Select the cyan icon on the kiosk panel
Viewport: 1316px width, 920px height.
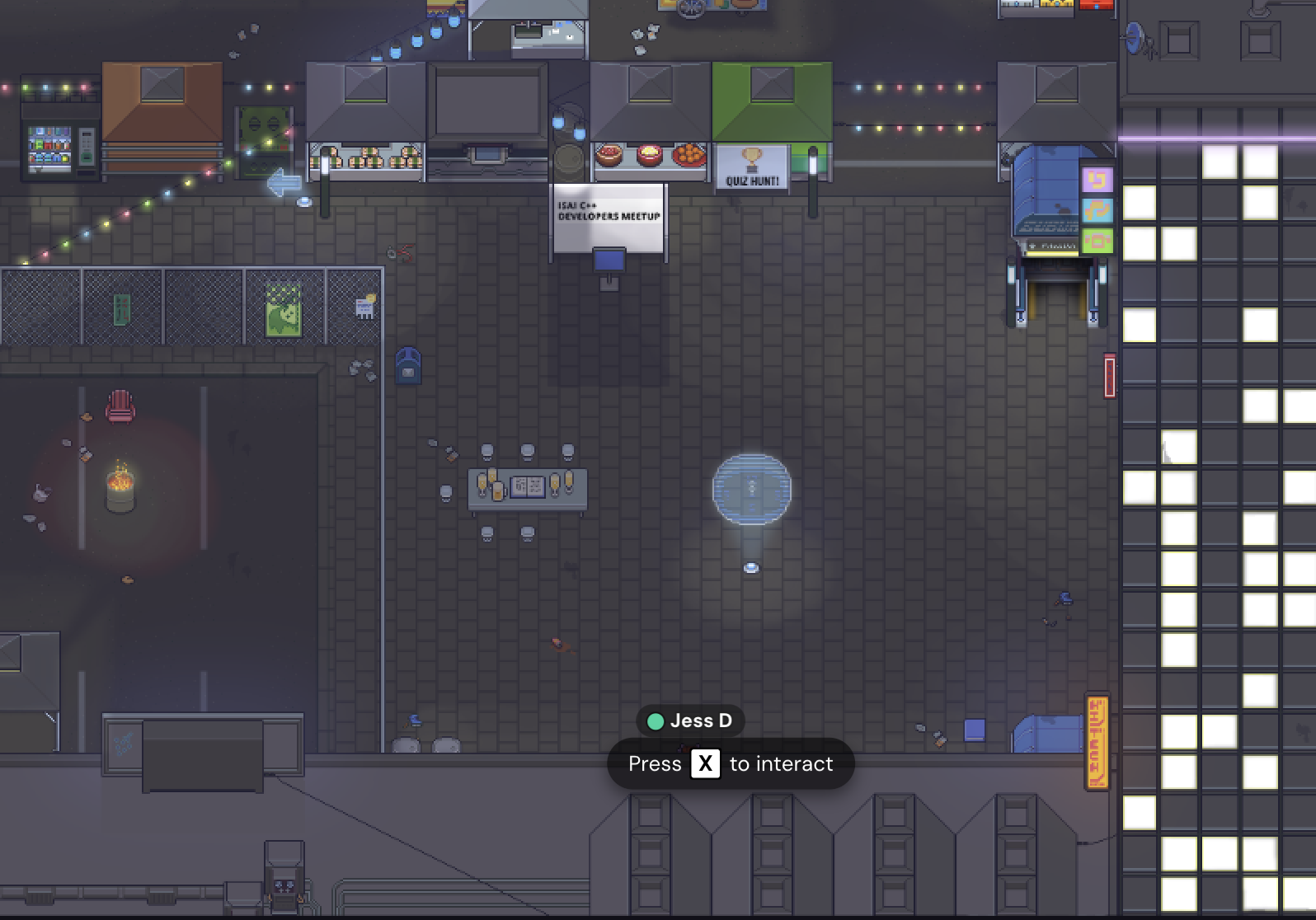click(1099, 210)
